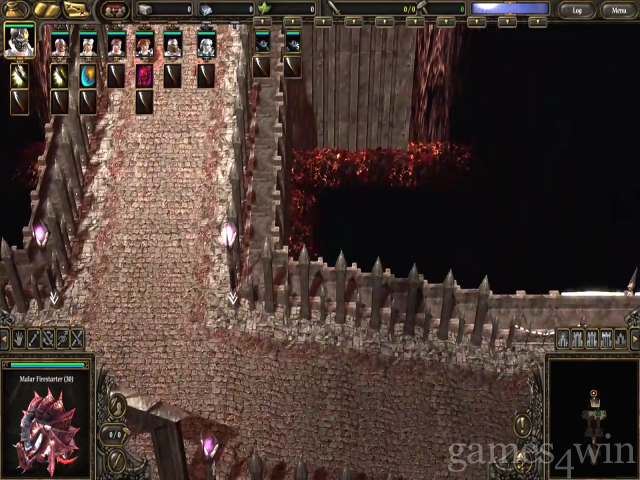Activate the blue-orange orb spell icon
Viewport: 640px width, 480px height.
(88, 76)
